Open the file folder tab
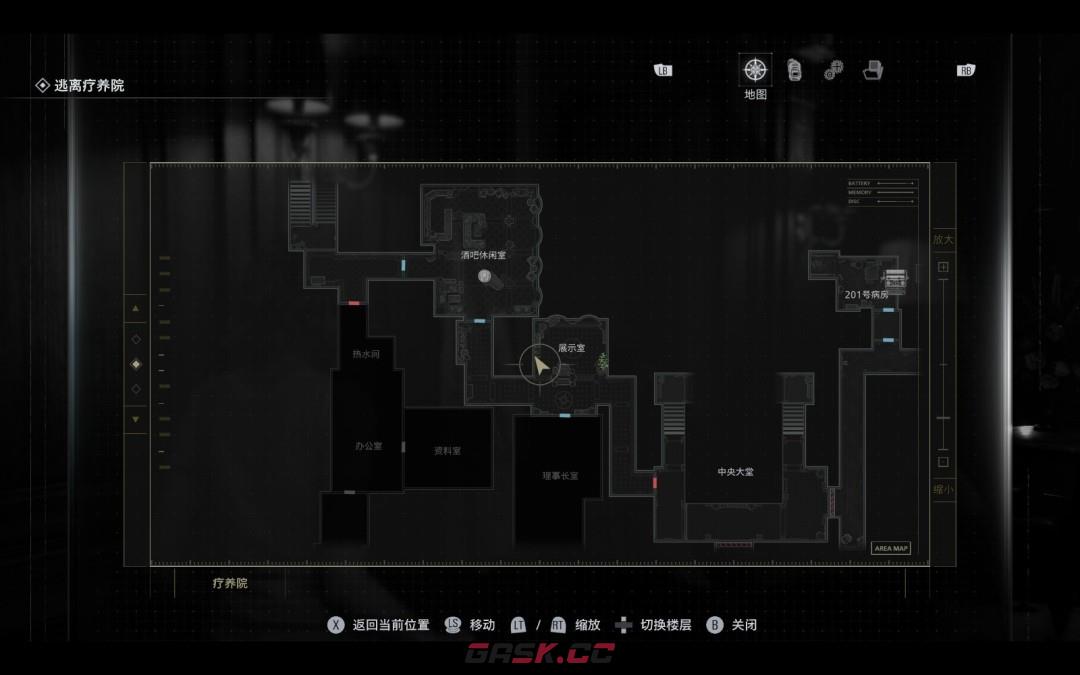The image size is (1080, 675). click(x=873, y=70)
